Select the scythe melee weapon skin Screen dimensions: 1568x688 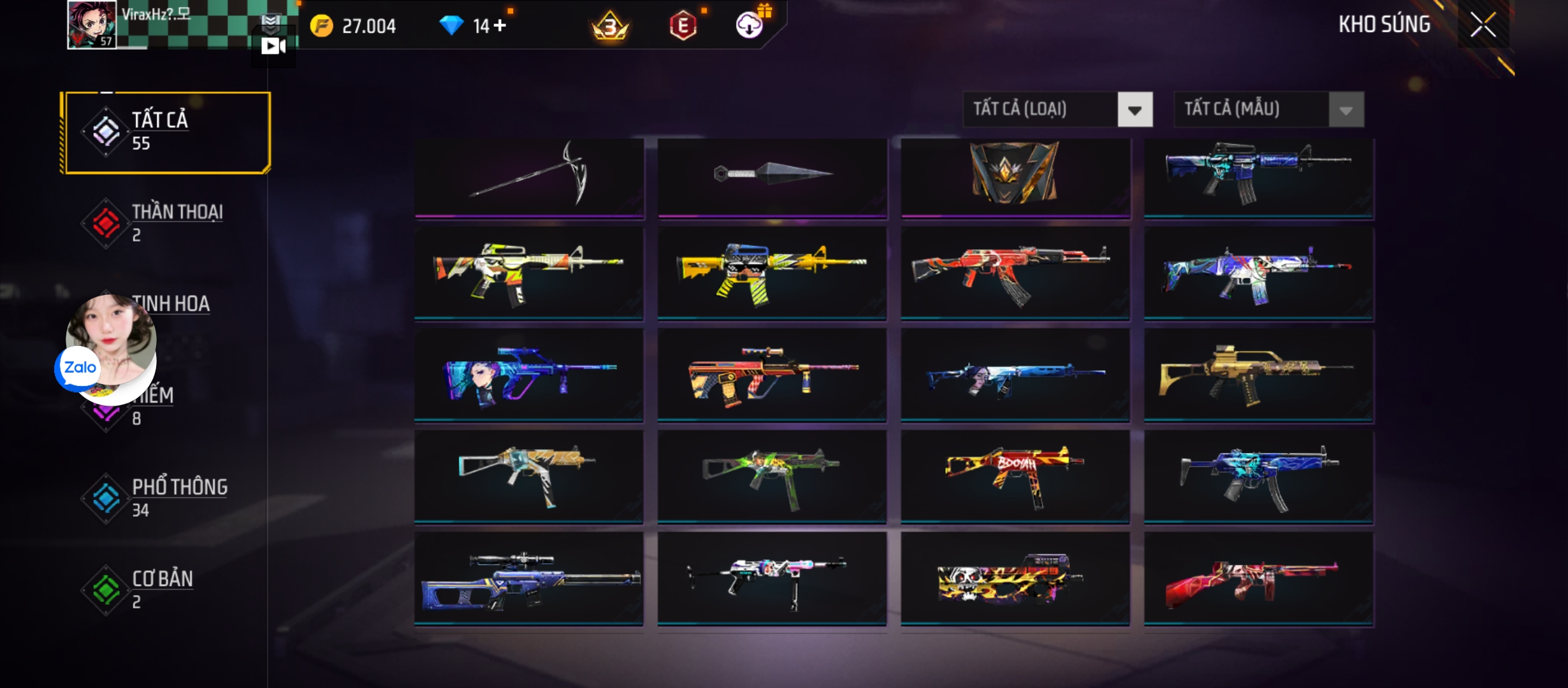click(x=529, y=177)
